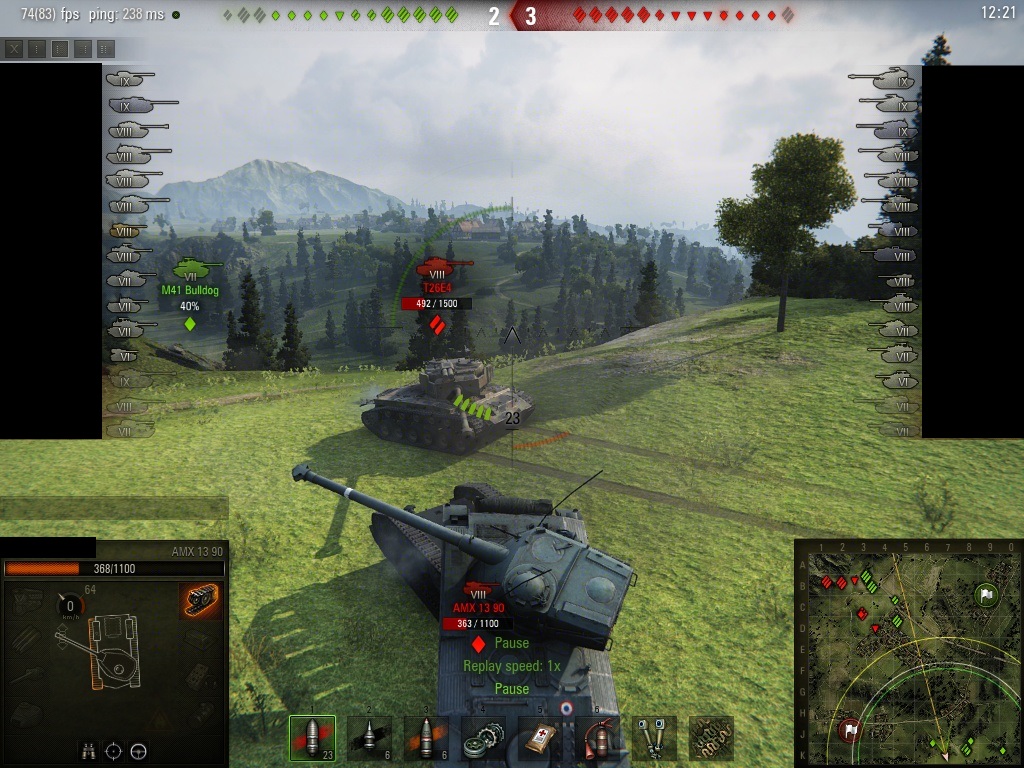This screenshot has width=1024, height=768.
Task: Use the fire extinguisher consumable
Action: click(598, 738)
